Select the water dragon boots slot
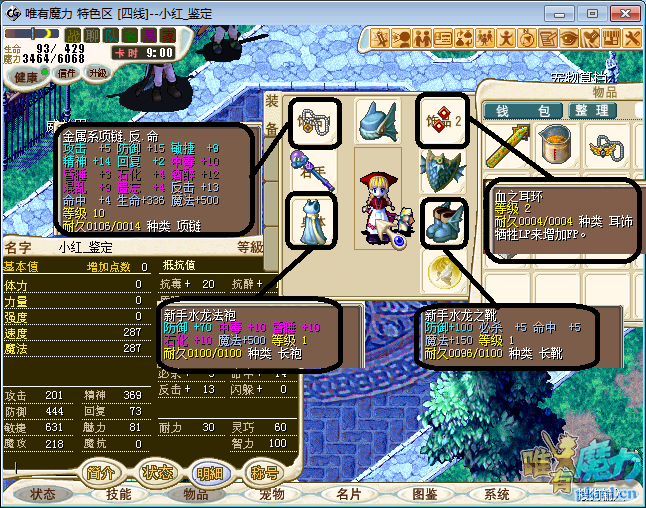This screenshot has width=646, height=508. tap(441, 221)
